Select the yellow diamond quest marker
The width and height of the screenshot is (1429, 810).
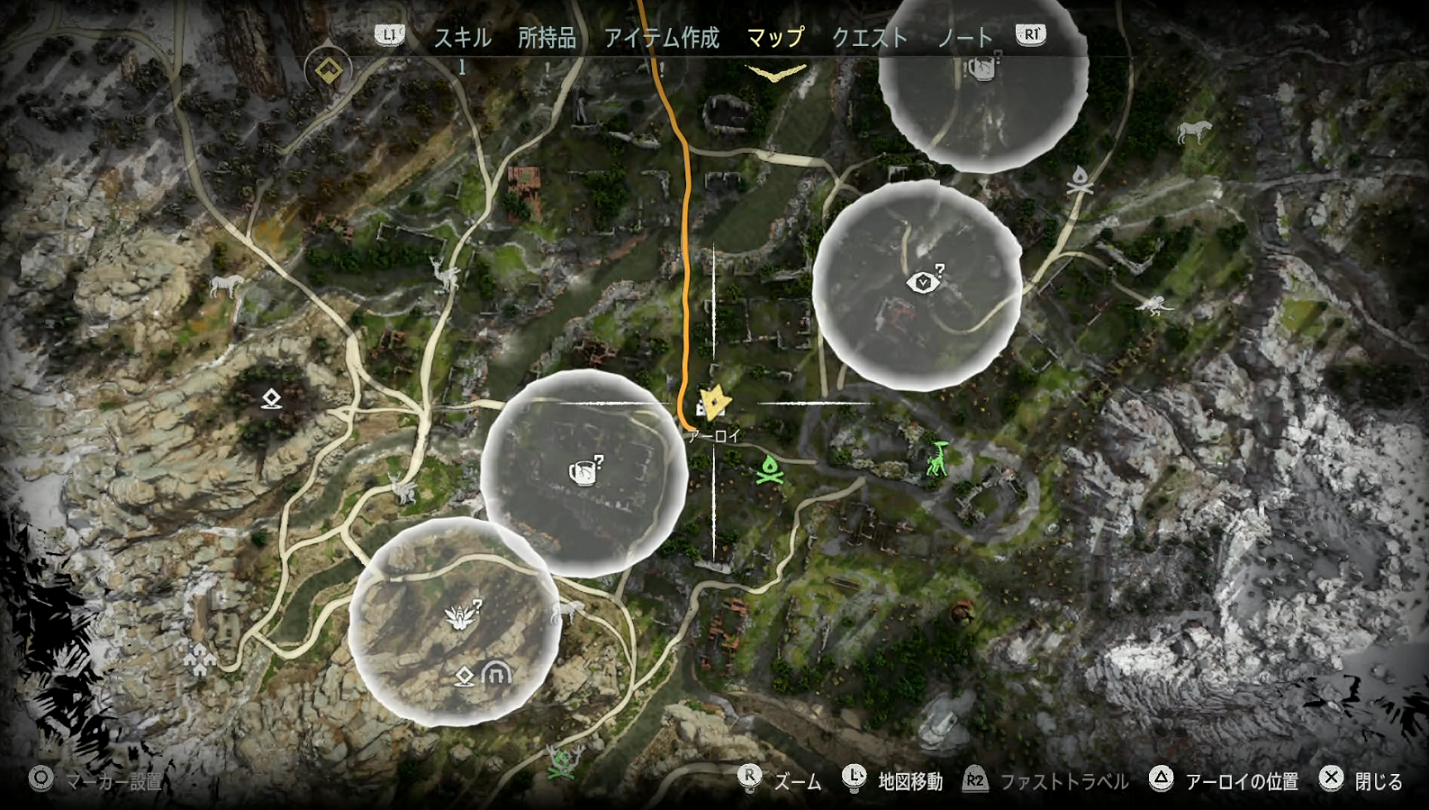click(x=326, y=70)
